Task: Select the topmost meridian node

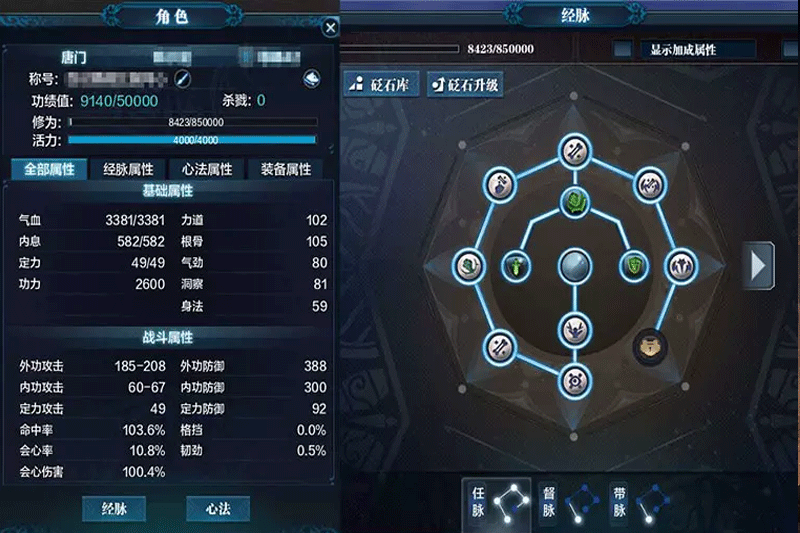Action: [574, 150]
